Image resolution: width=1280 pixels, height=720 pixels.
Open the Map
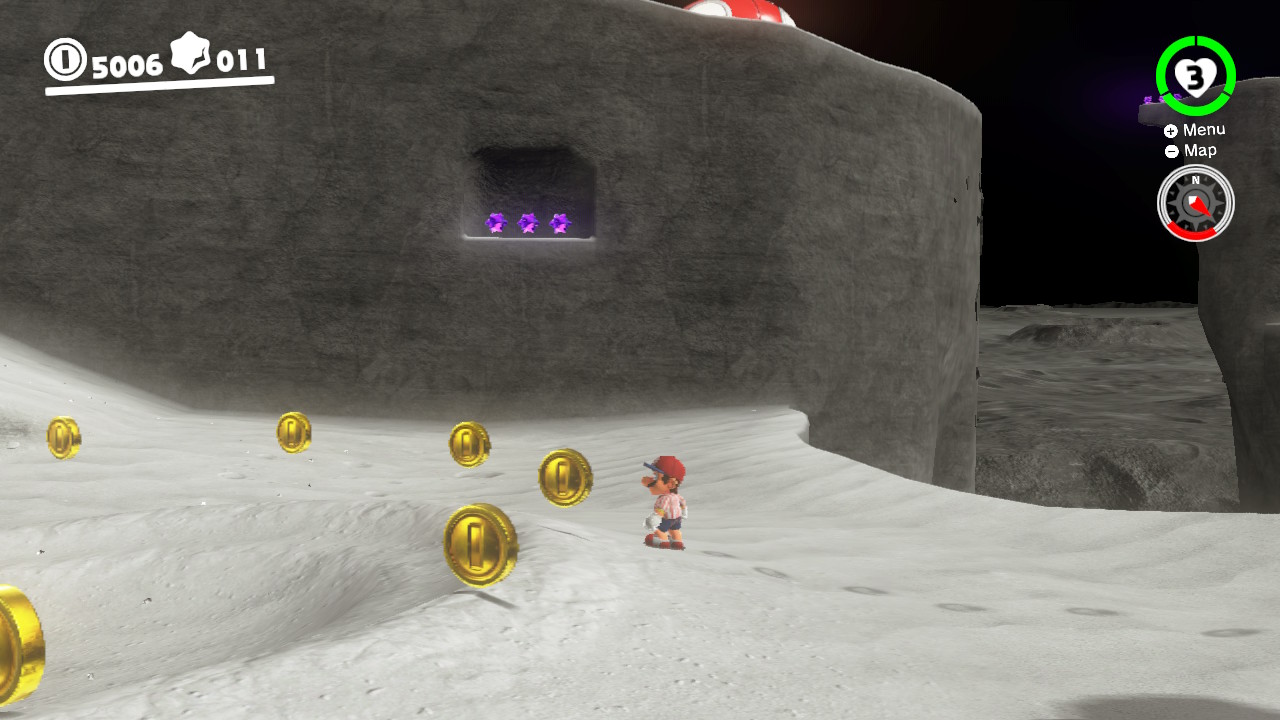(x=1199, y=150)
